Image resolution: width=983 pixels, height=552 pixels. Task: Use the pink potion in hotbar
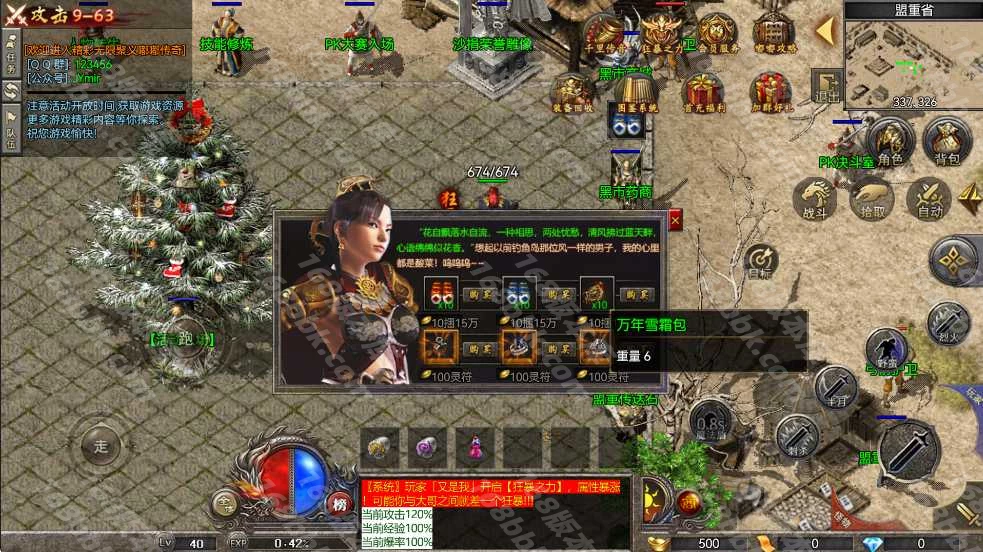pyautogui.click(x=474, y=447)
